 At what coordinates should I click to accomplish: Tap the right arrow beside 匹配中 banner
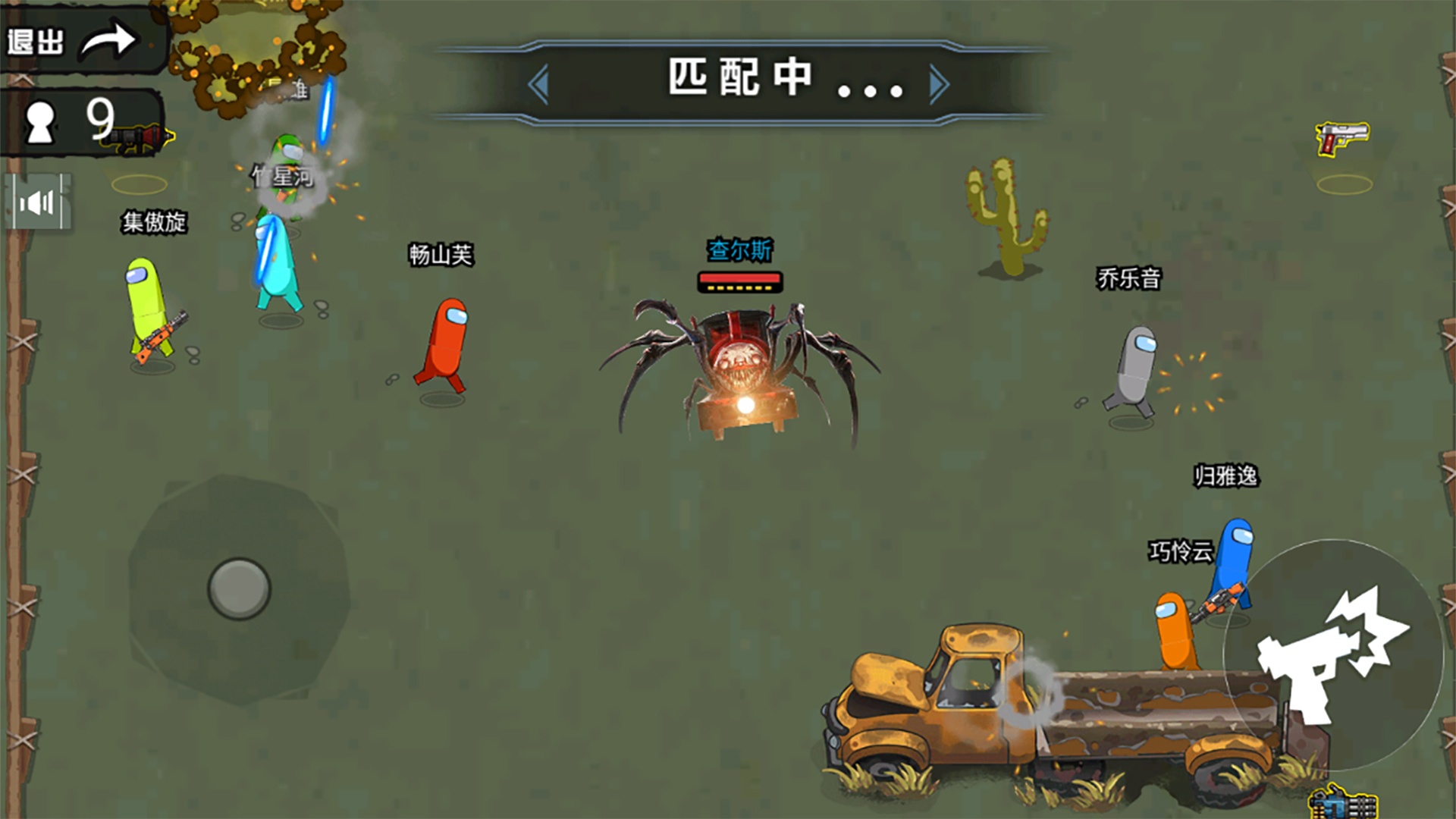(939, 85)
